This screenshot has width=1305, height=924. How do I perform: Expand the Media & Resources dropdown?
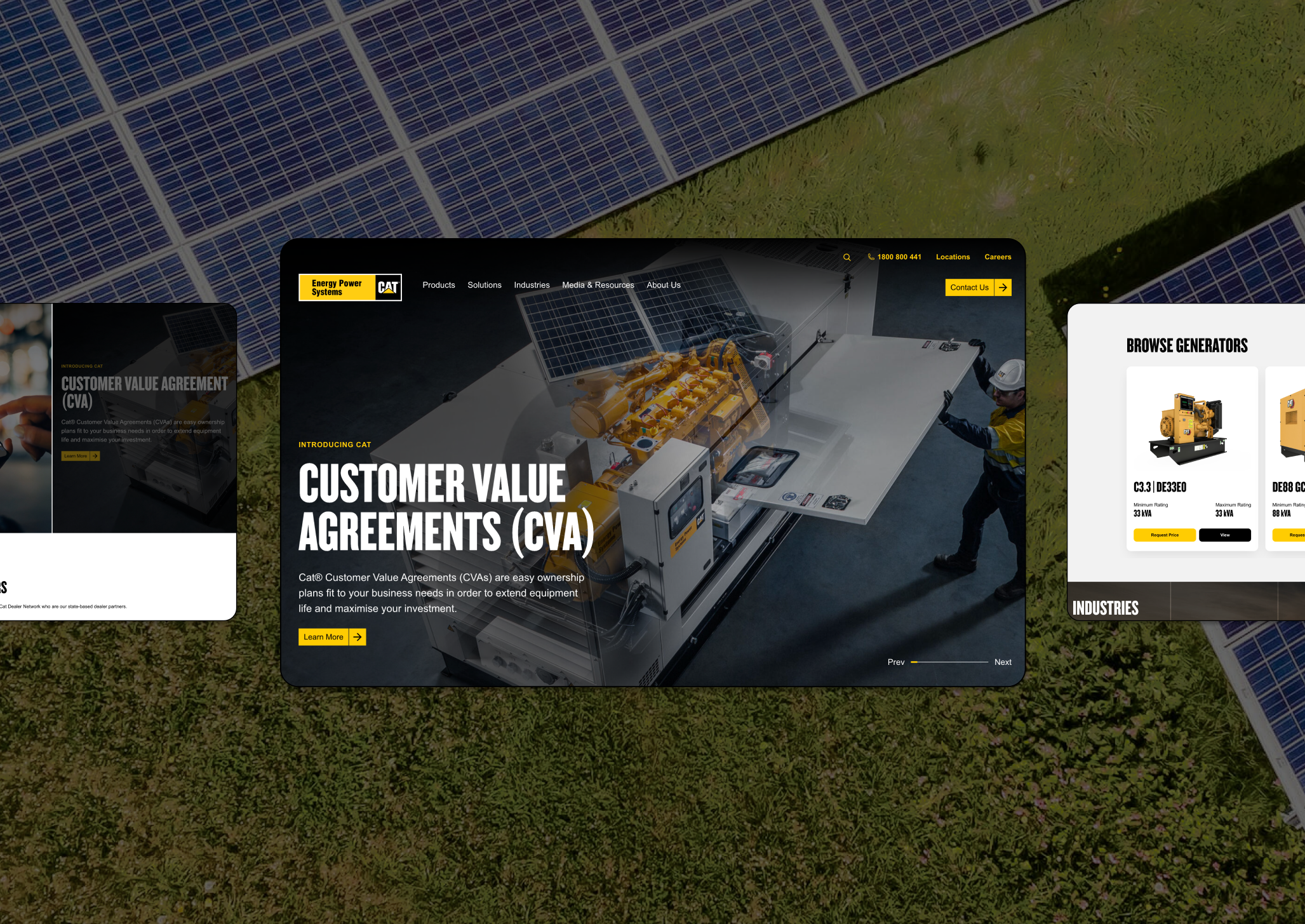pyautogui.click(x=598, y=285)
